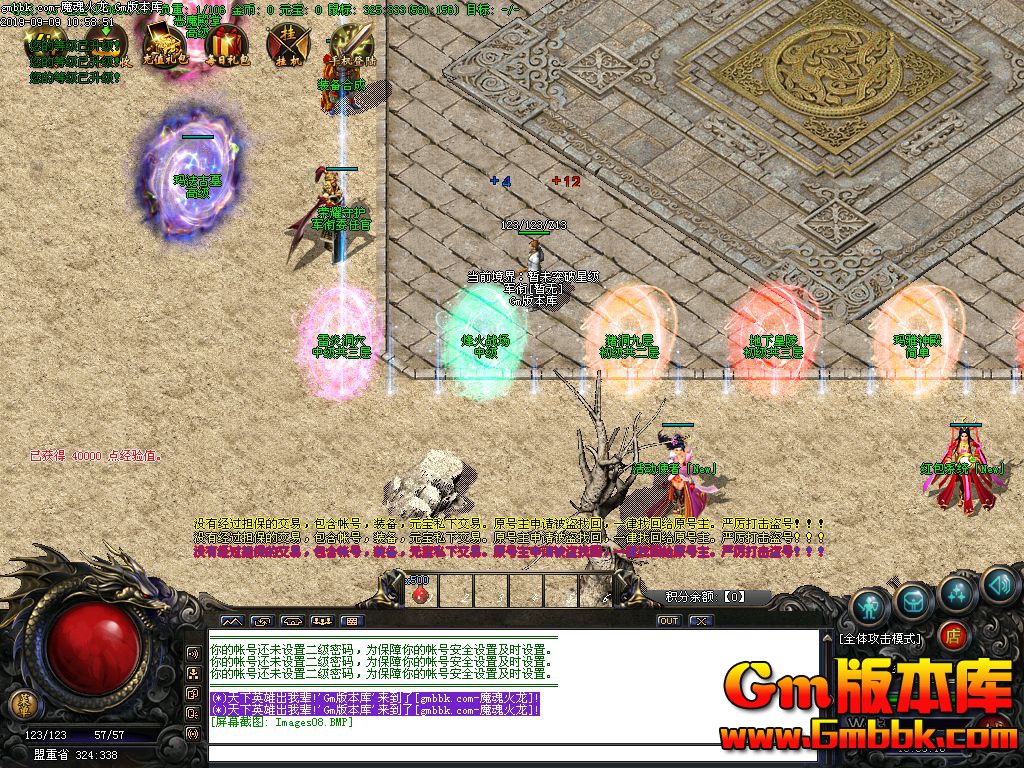Viewport: 1024px width, 768px height.
Task: Toggle the top chat filter side button
Action: [192, 653]
